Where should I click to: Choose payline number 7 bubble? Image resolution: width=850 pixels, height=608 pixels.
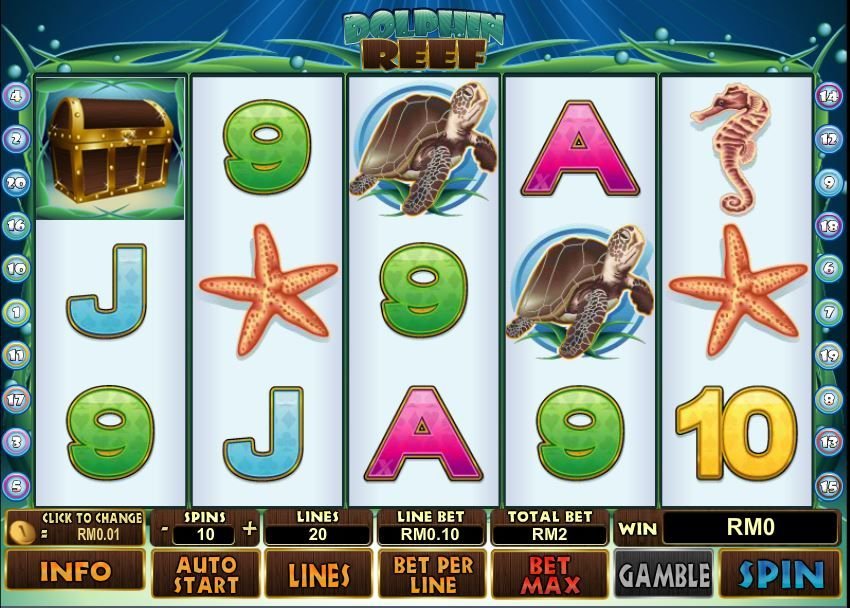(x=829, y=312)
